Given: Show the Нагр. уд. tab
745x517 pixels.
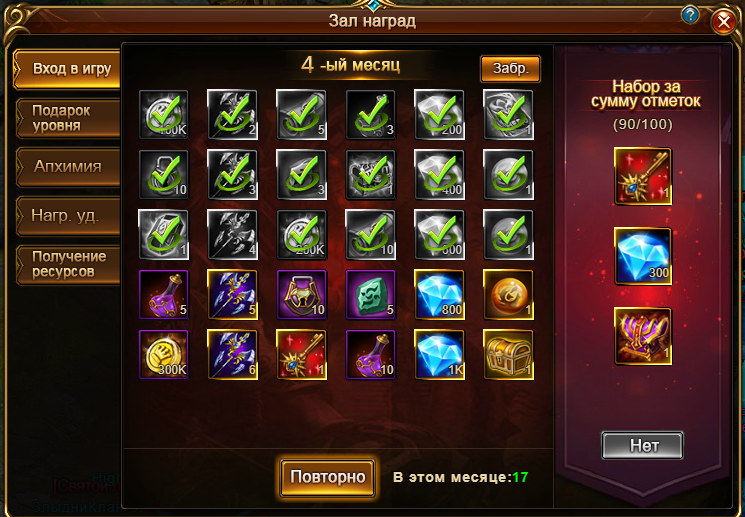Looking at the screenshot, I should click(x=66, y=214).
